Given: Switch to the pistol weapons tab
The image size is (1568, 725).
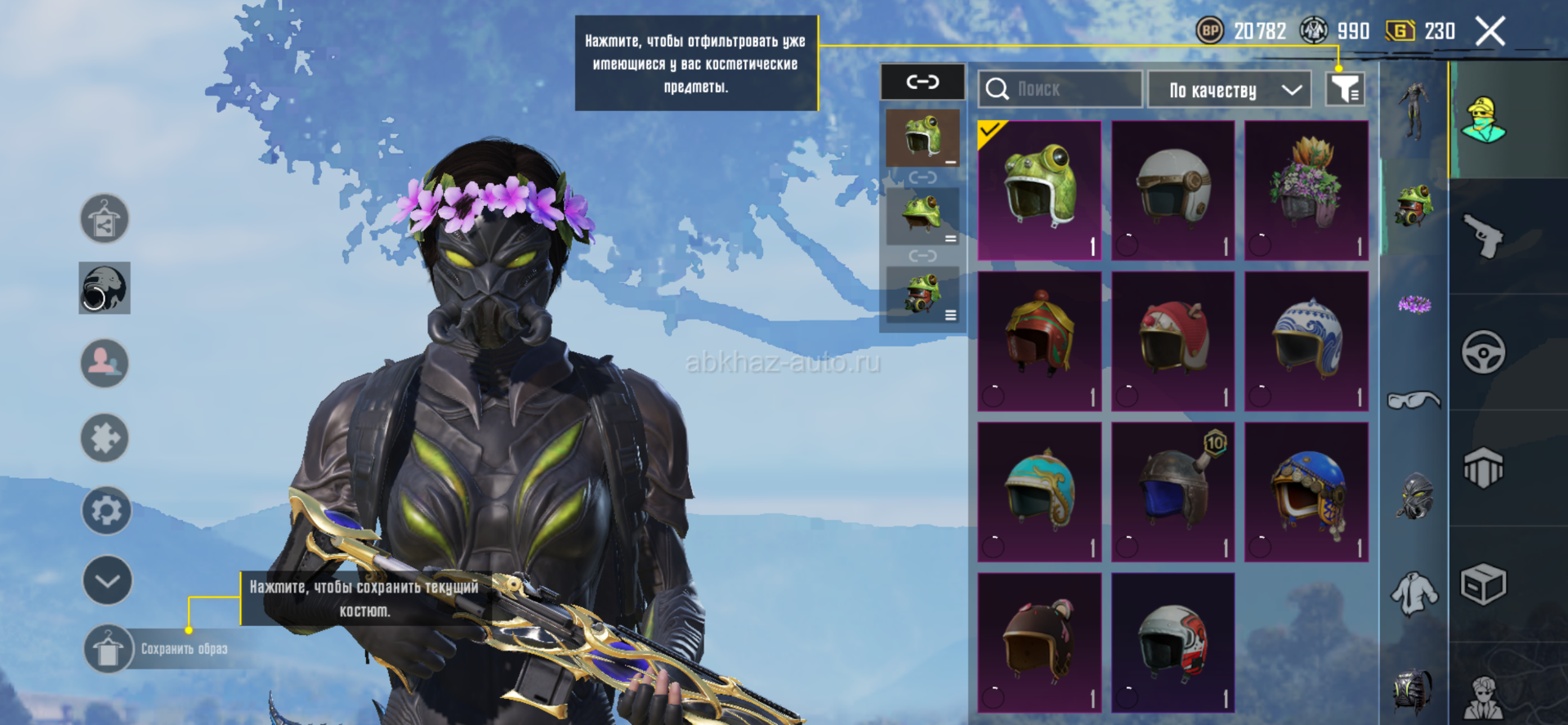Looking at the screenshot, I should [1483, 236].
